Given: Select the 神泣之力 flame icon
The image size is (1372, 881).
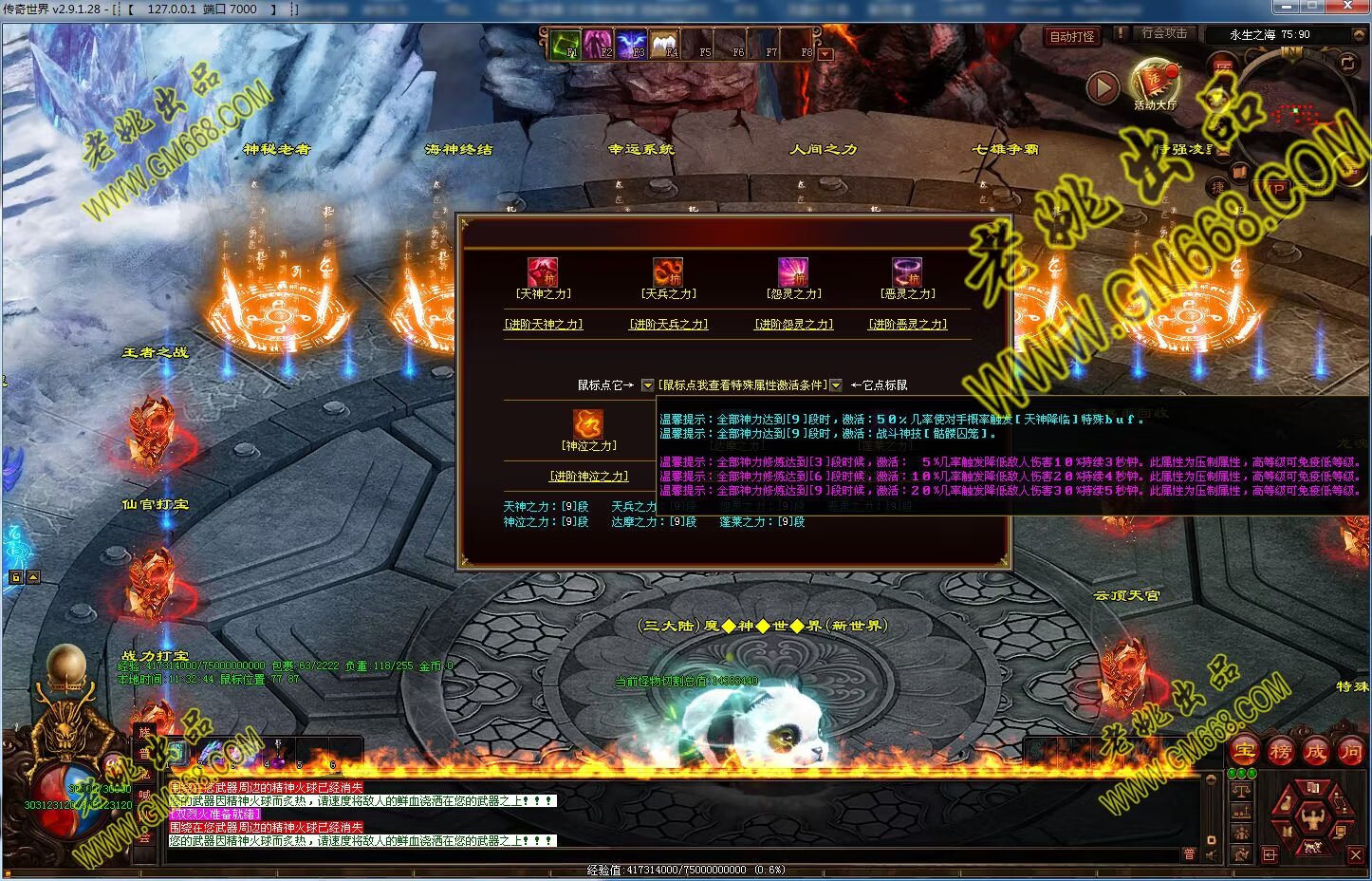Looking at the screenshot, I should click(x=588, y=423).
